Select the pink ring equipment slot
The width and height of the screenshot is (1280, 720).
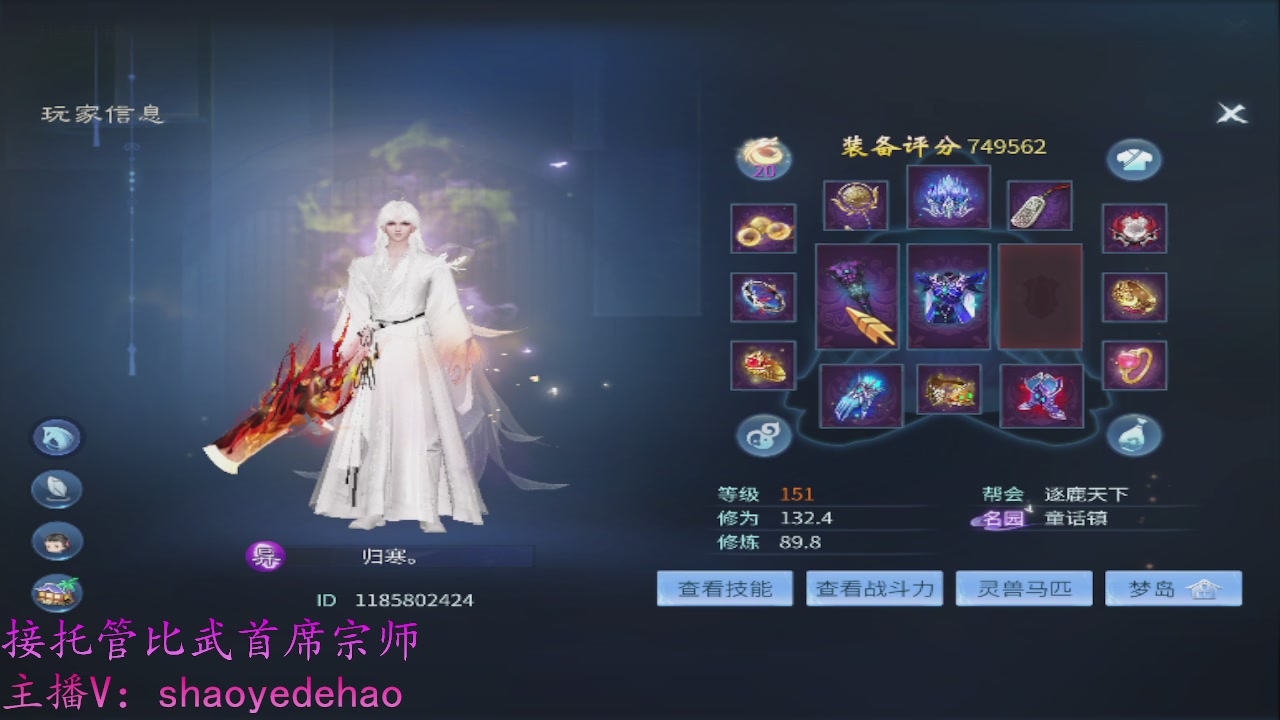(1134, 363)
